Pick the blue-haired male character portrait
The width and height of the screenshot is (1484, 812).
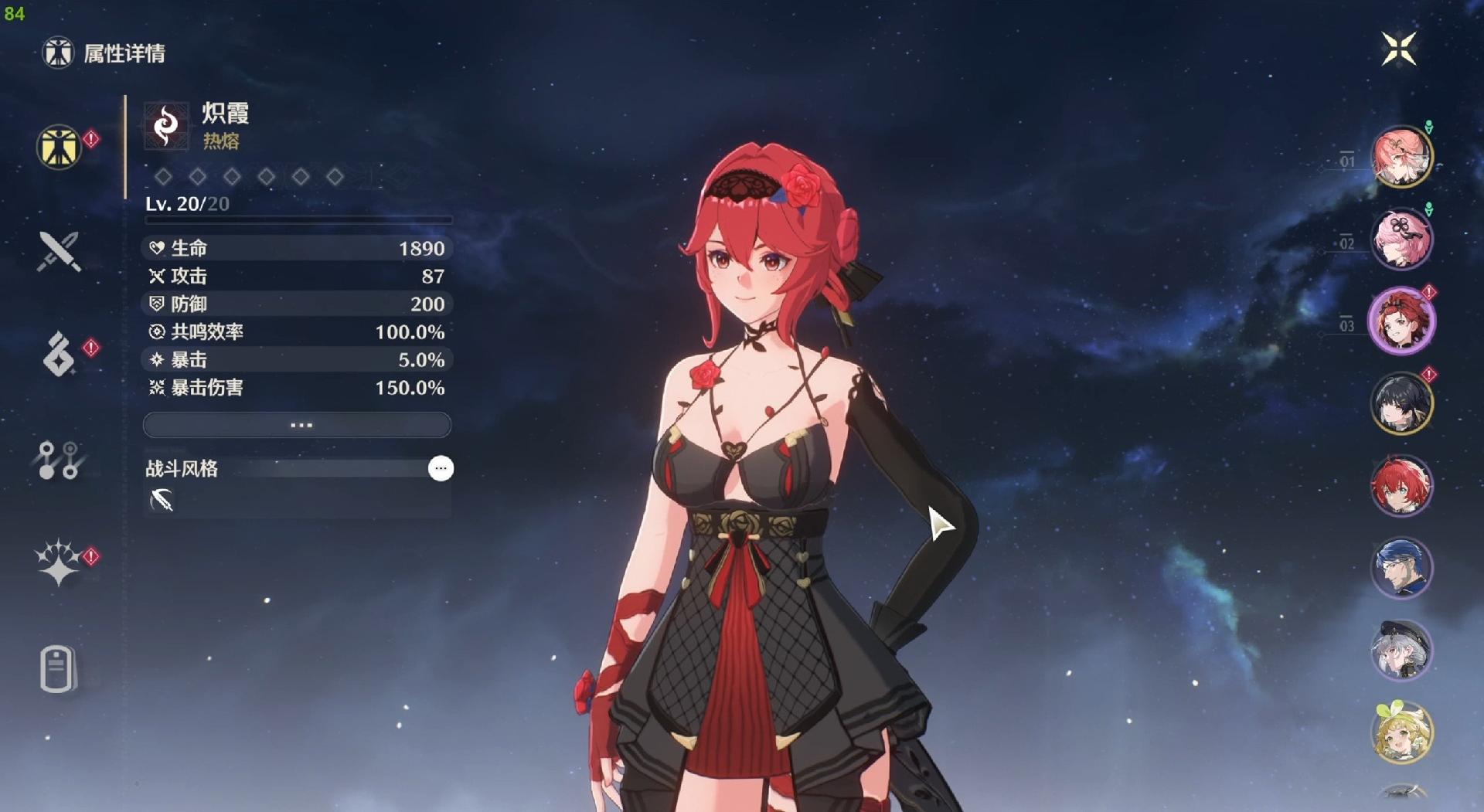[1401, 568]
